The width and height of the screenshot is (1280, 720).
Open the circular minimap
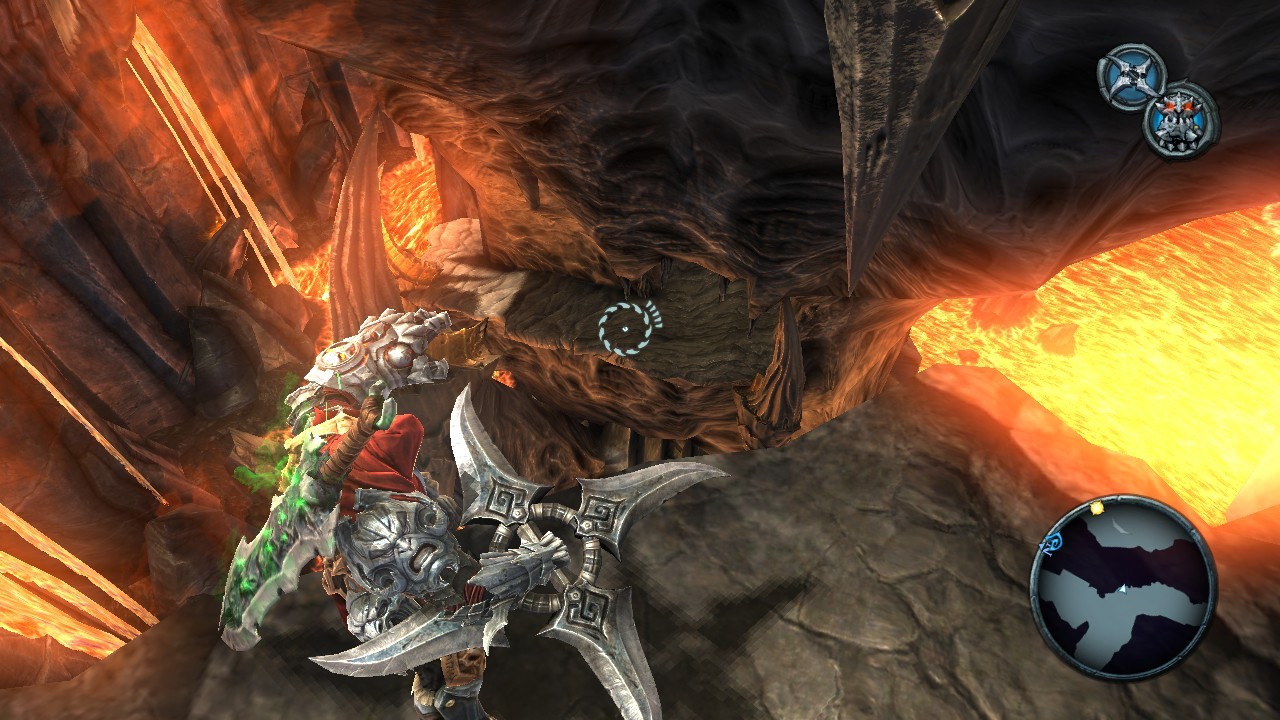pos(1122,588)
